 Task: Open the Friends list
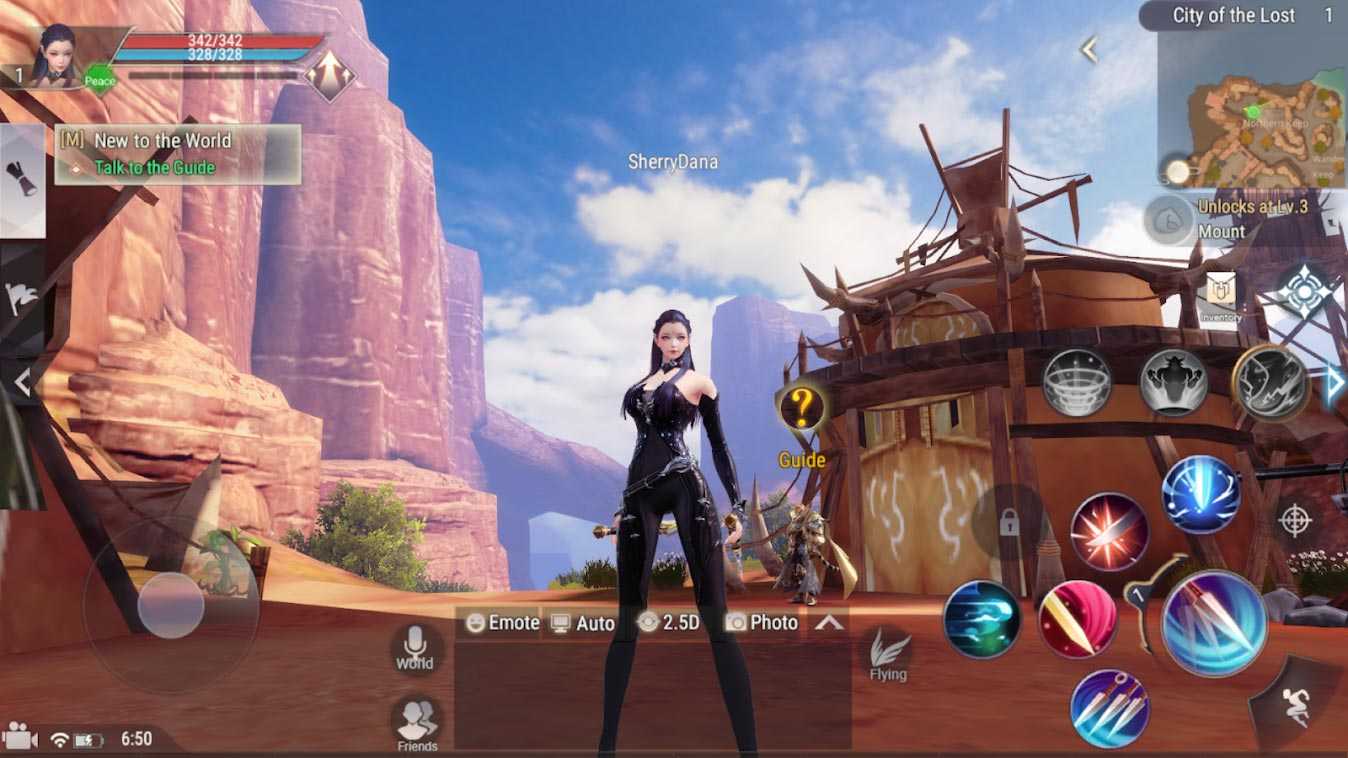pyautogui.click(x=417, y=722)
